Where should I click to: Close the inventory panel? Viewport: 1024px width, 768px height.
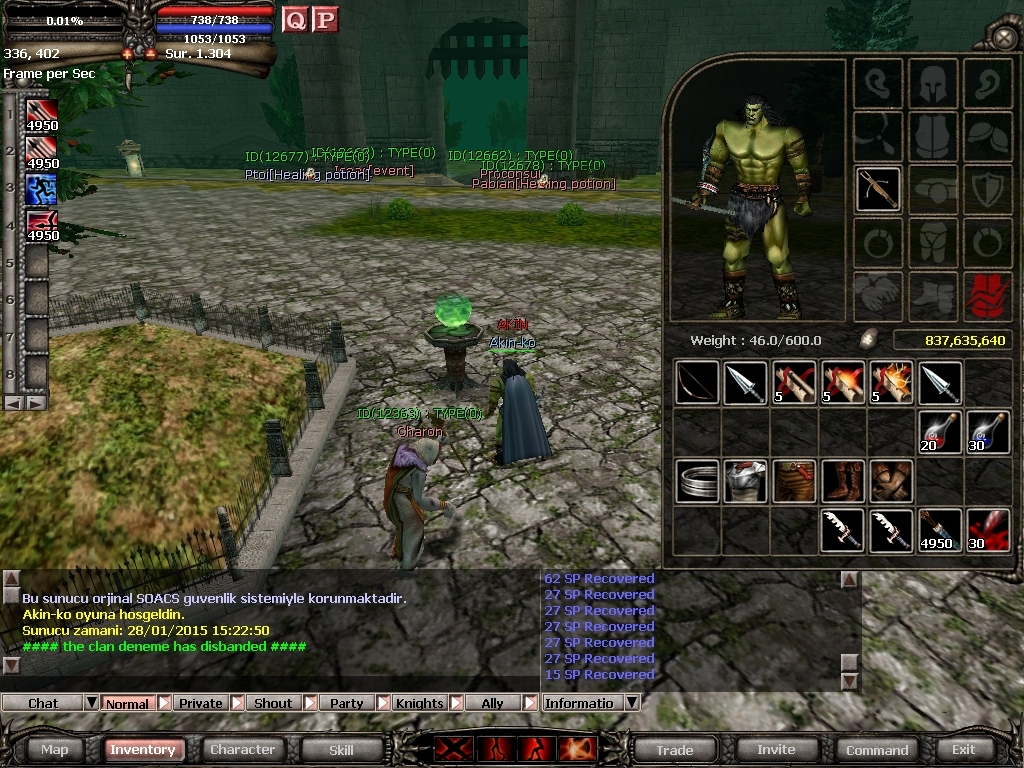[1003, 39]
